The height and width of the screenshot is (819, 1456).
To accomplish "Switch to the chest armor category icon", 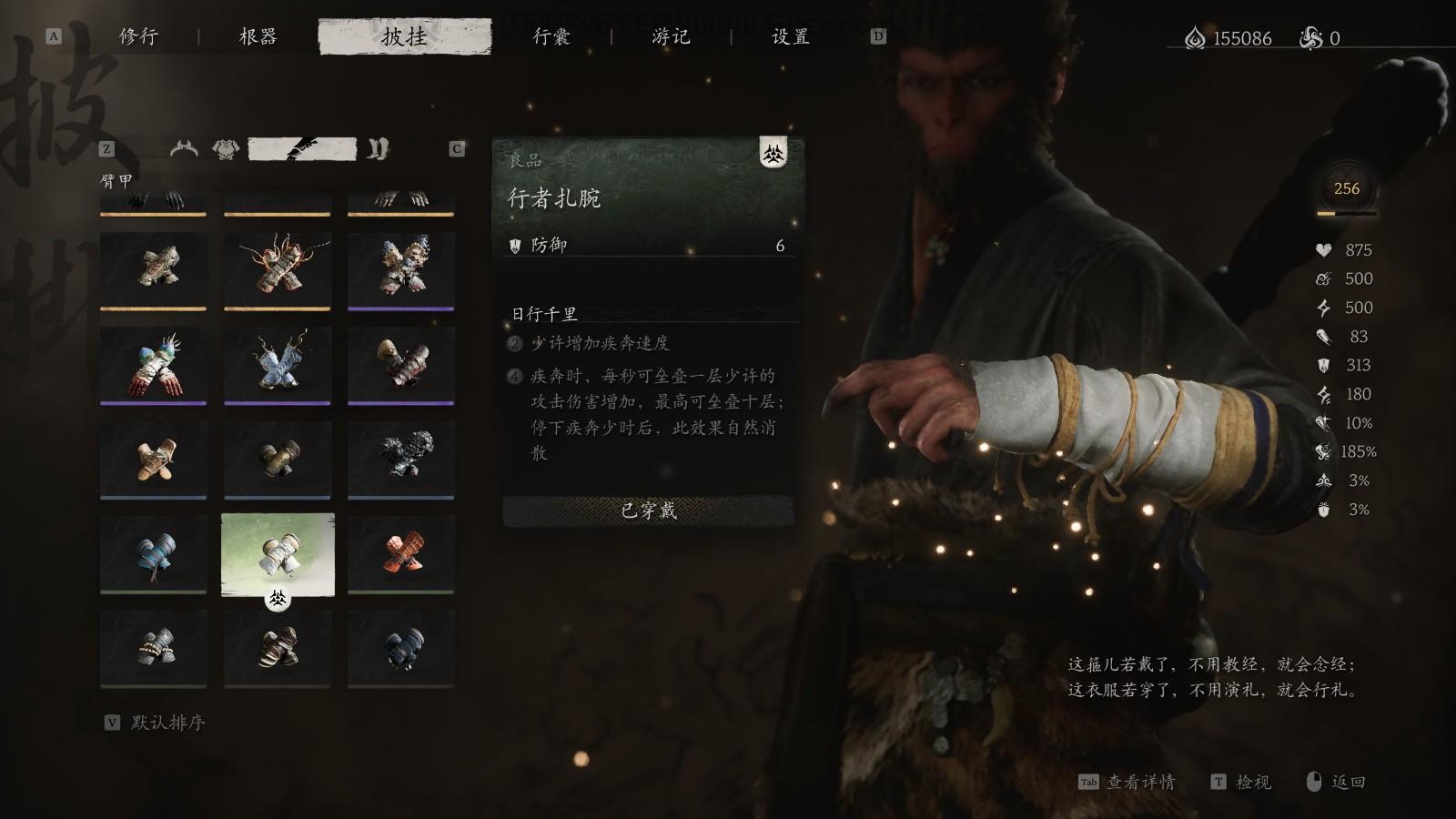I will [226, 147].
